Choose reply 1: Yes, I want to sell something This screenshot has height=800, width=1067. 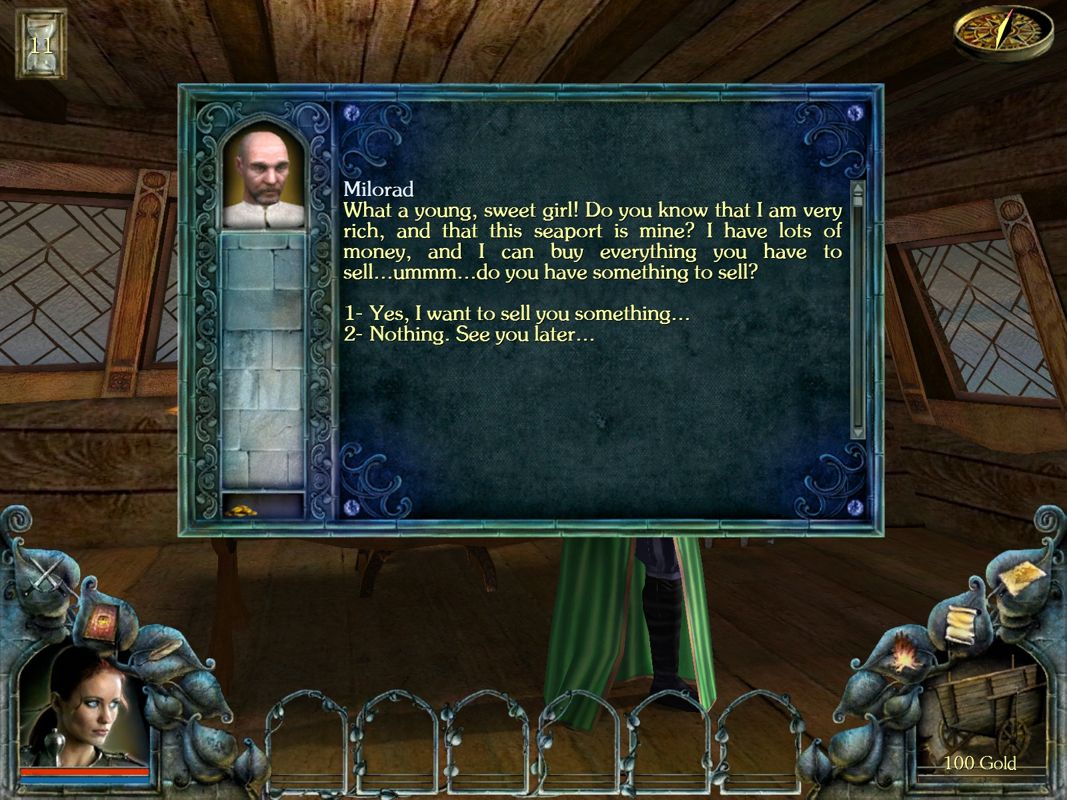516,314
